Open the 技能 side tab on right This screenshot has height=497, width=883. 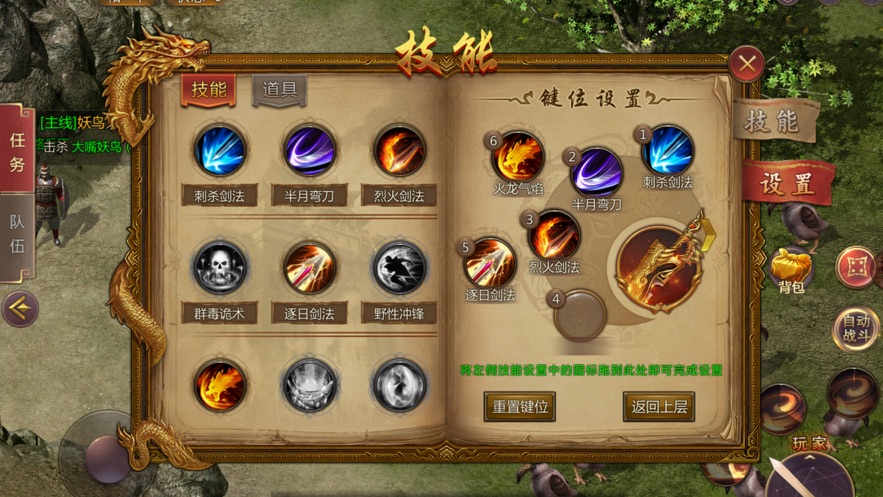(x=775, y=121)
